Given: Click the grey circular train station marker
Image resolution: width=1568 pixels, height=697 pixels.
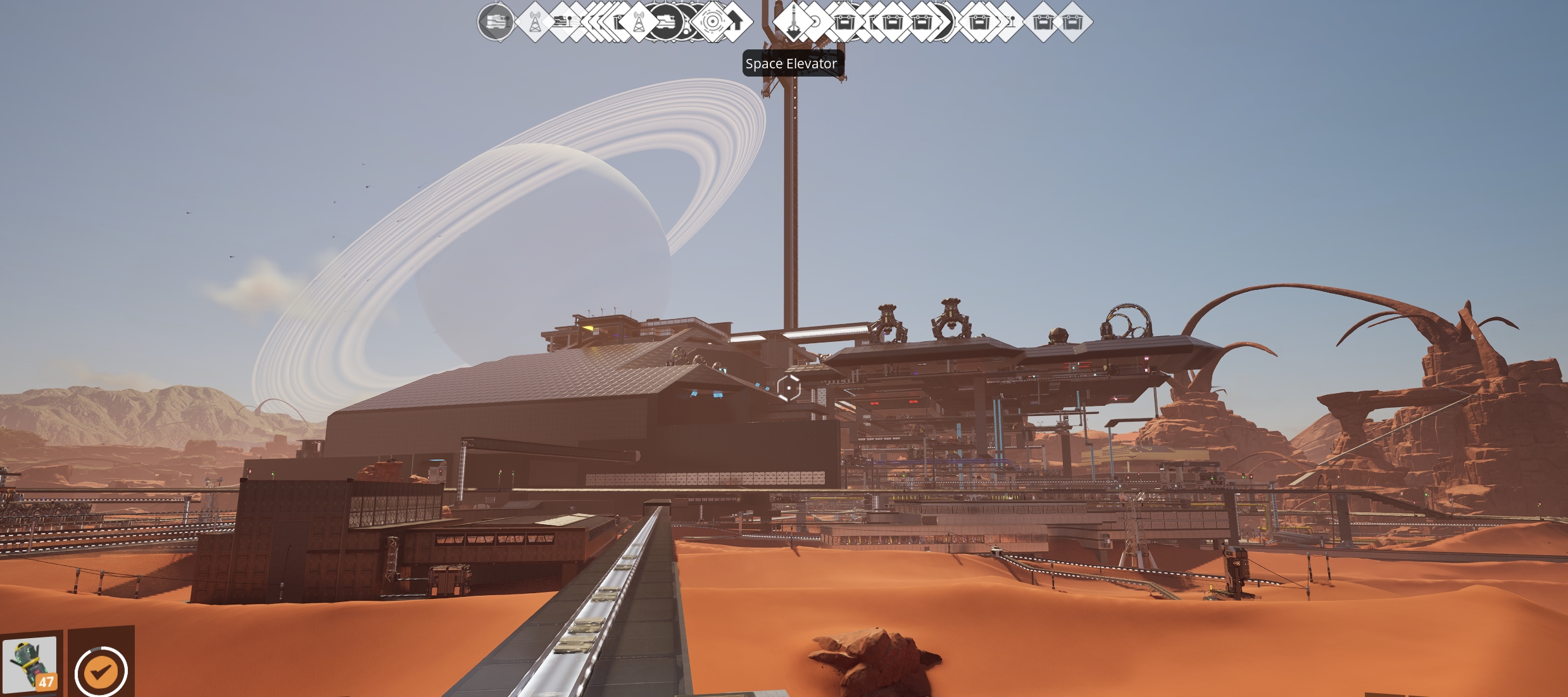Looking at the screenshot, I should [496, 22].
